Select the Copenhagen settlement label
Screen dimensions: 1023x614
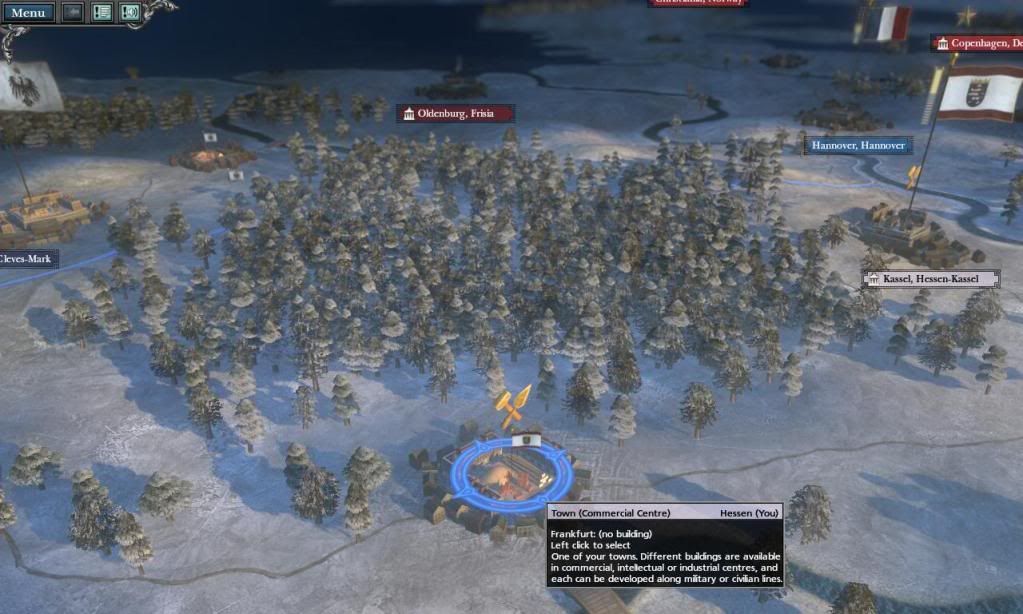978,43
